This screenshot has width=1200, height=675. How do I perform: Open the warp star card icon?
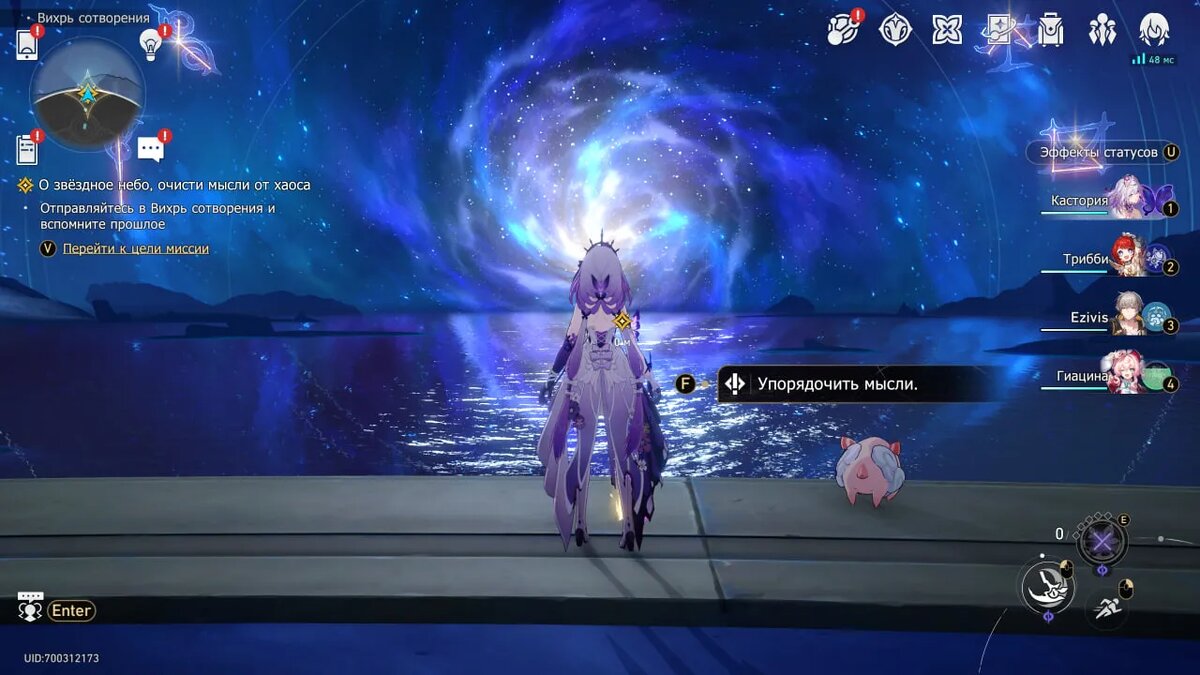tap(999, 30)
